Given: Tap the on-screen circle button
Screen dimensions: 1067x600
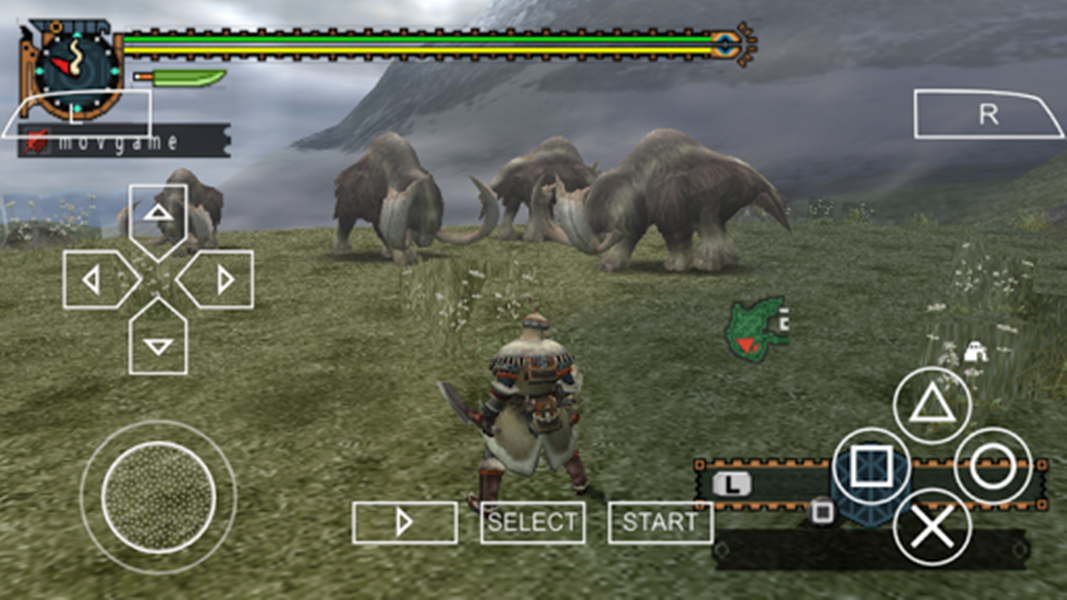Looking at the screenshot, I should (x=992, y=466).
